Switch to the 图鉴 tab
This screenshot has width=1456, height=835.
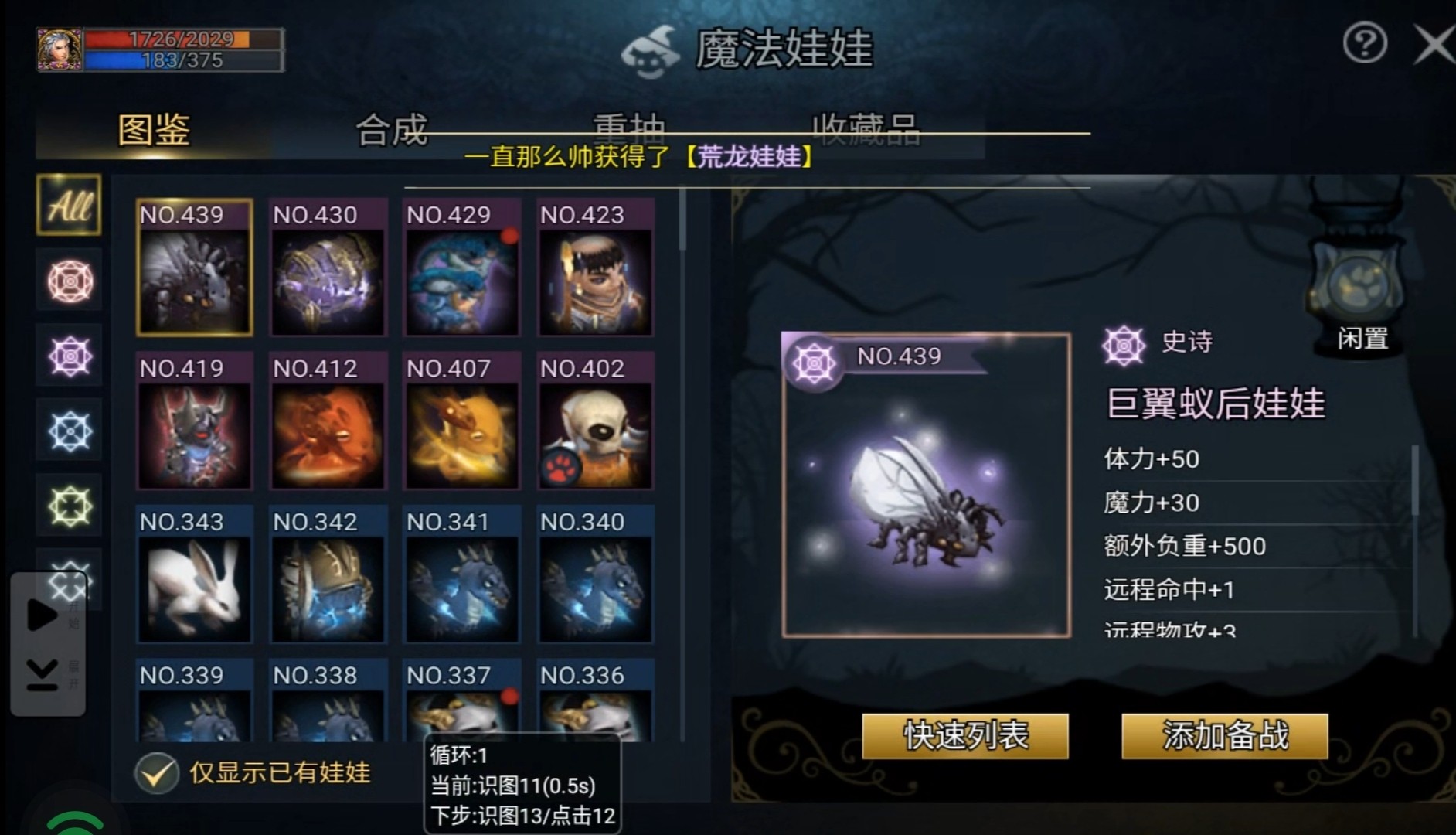click(154, 130)
